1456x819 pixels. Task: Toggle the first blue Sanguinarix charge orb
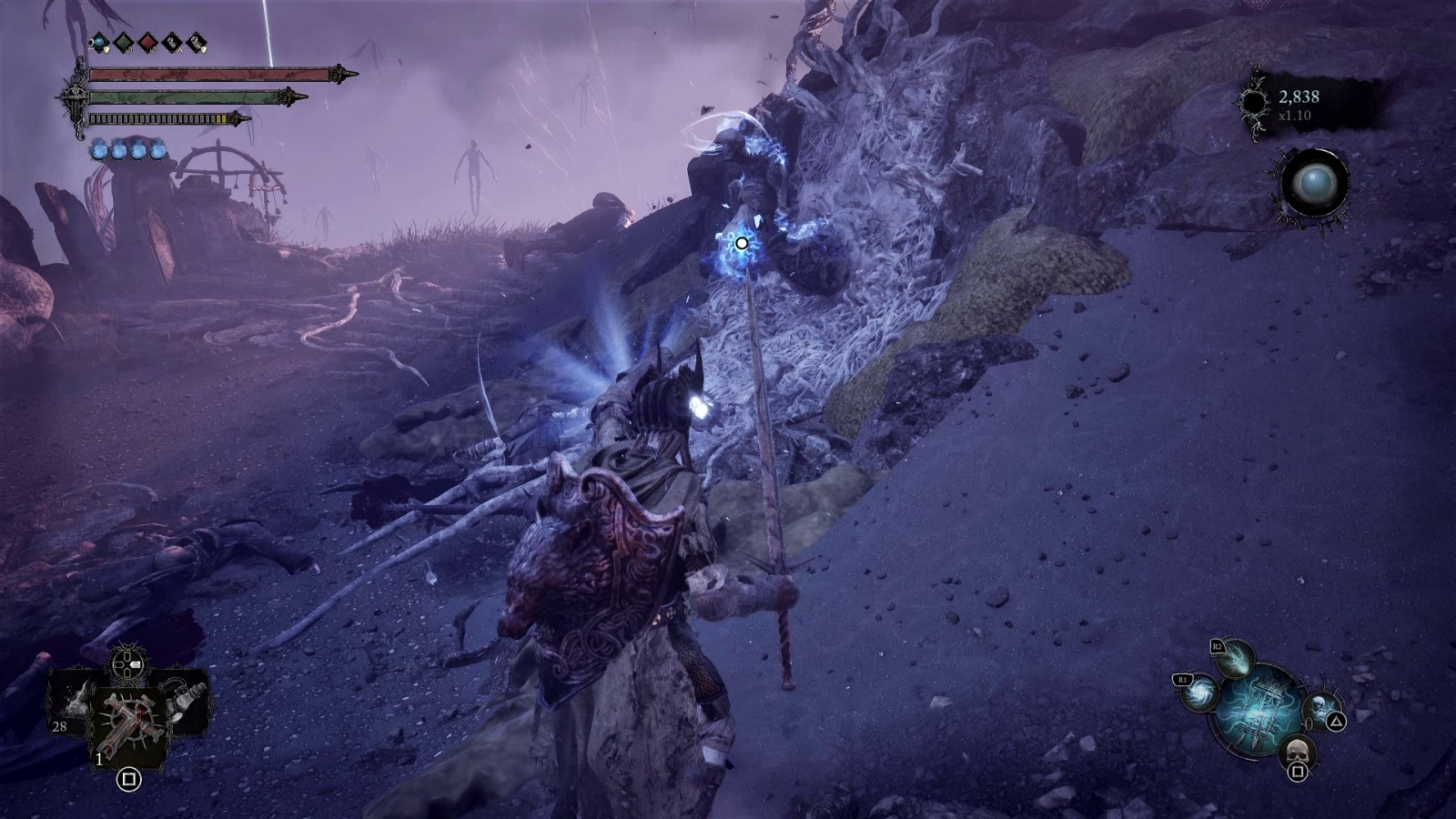click(x=99, y=150)
